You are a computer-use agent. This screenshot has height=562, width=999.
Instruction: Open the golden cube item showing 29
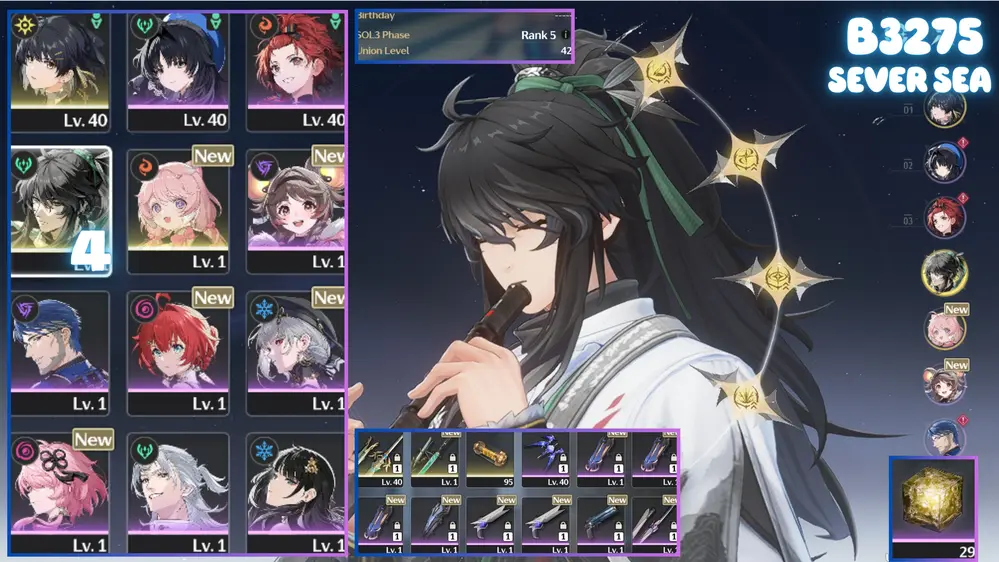tap(932, 501)
